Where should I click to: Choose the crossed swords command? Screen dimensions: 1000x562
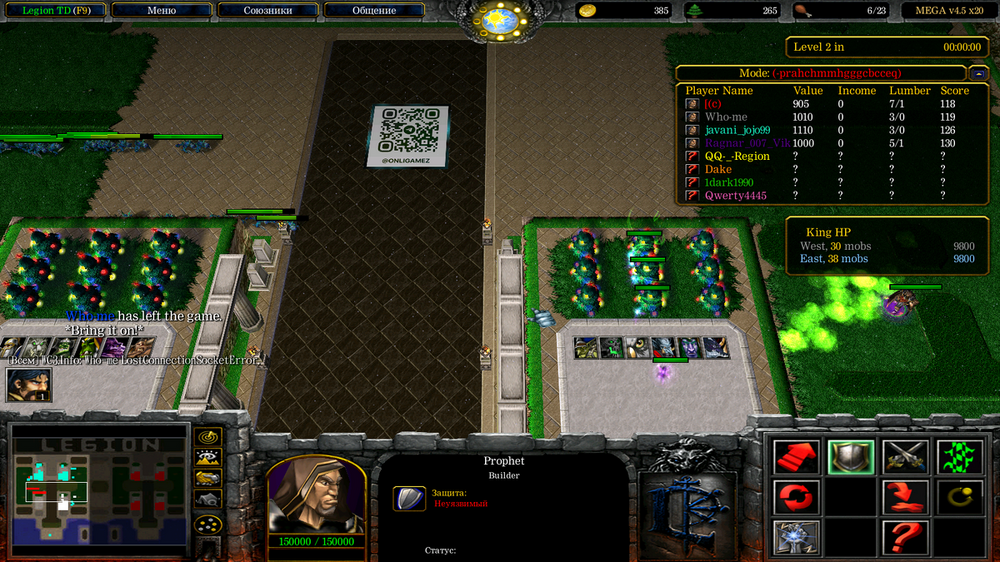coord(905,457)
